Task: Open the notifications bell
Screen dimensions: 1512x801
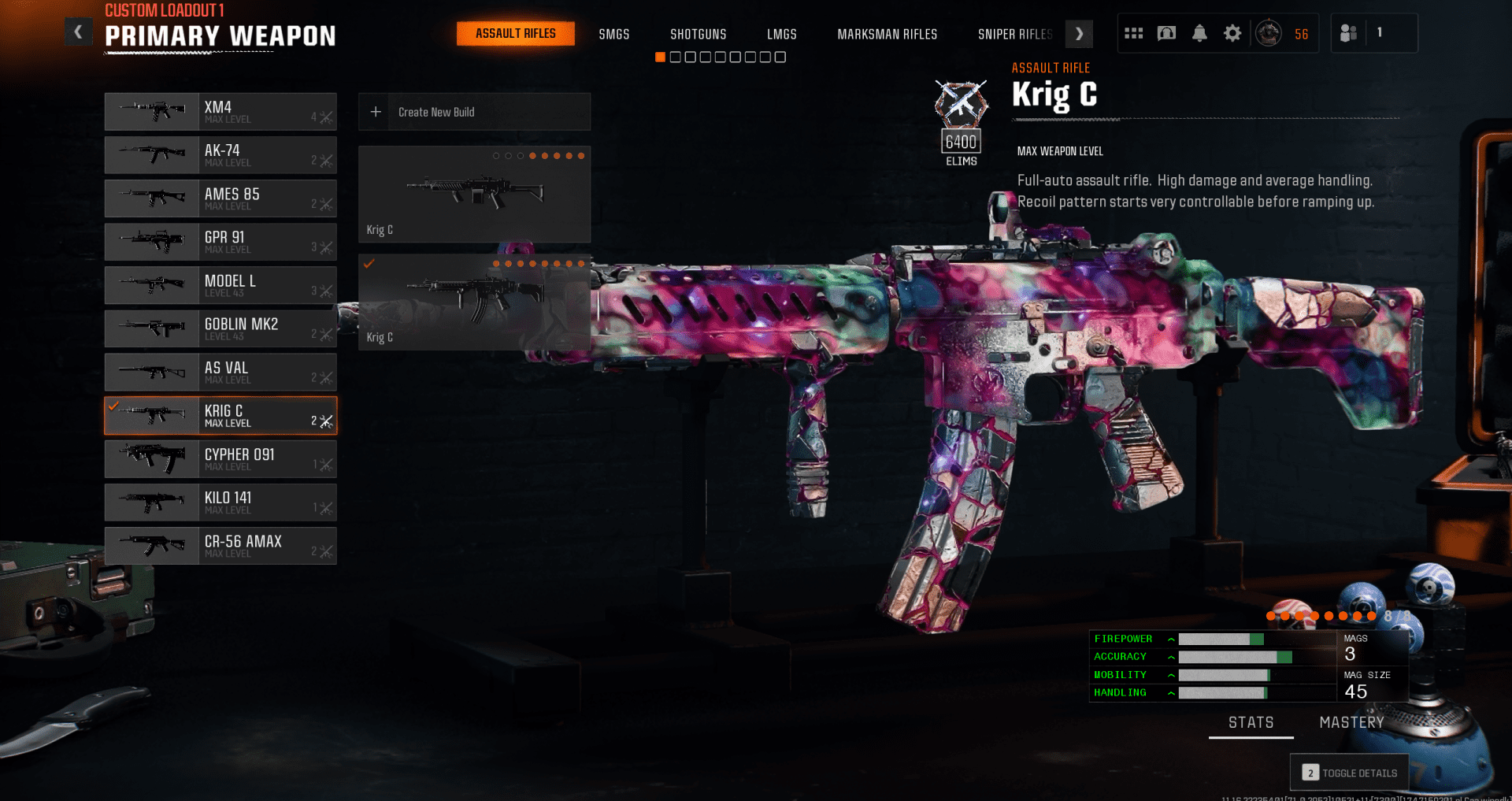Action: point(1199,33)
